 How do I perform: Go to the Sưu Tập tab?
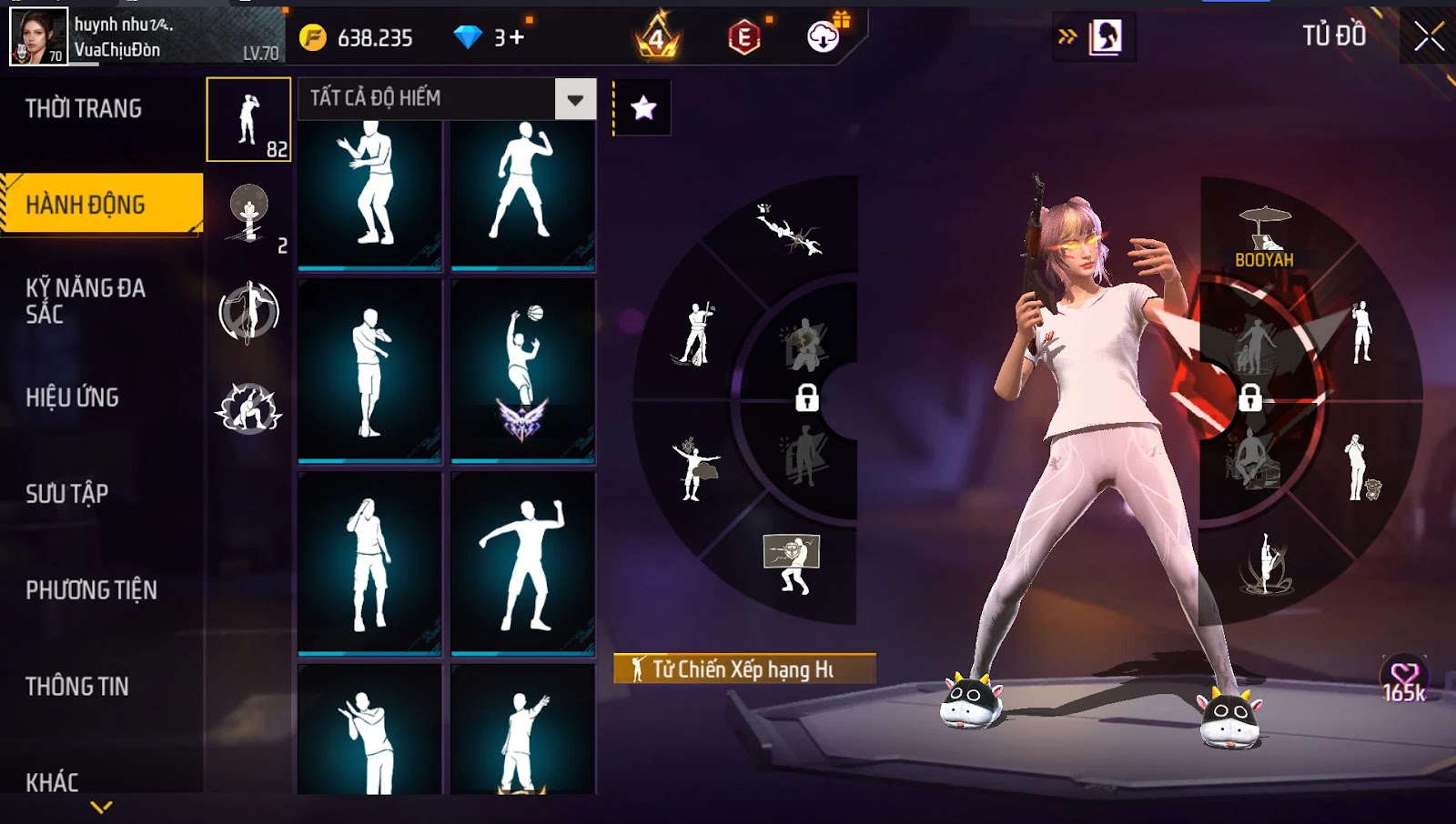tap(67, 494)
